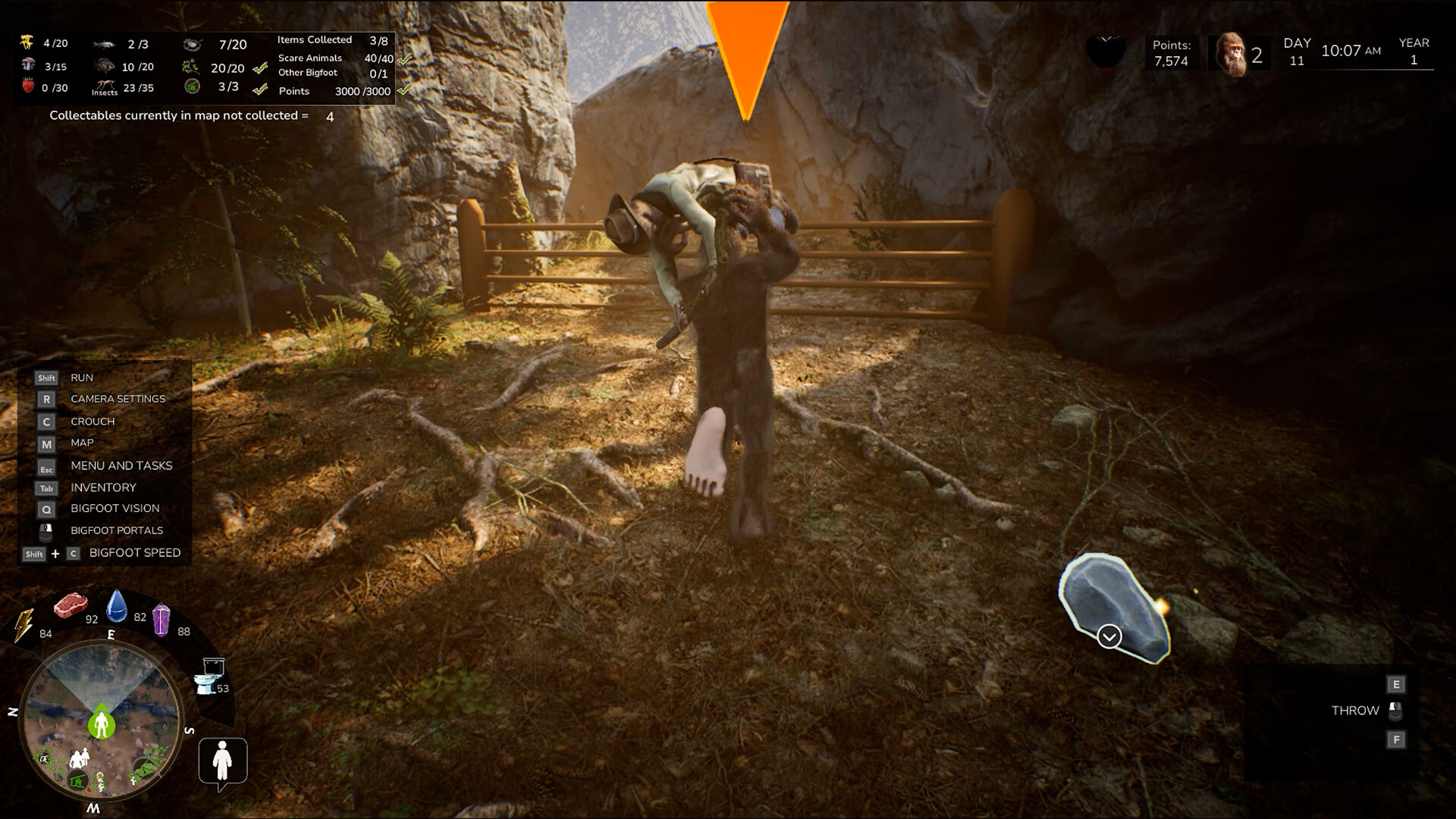Open MENU AND TASKS from the keybind list
The height and width of the screenshot is (819, 1456).
(121, 466)
